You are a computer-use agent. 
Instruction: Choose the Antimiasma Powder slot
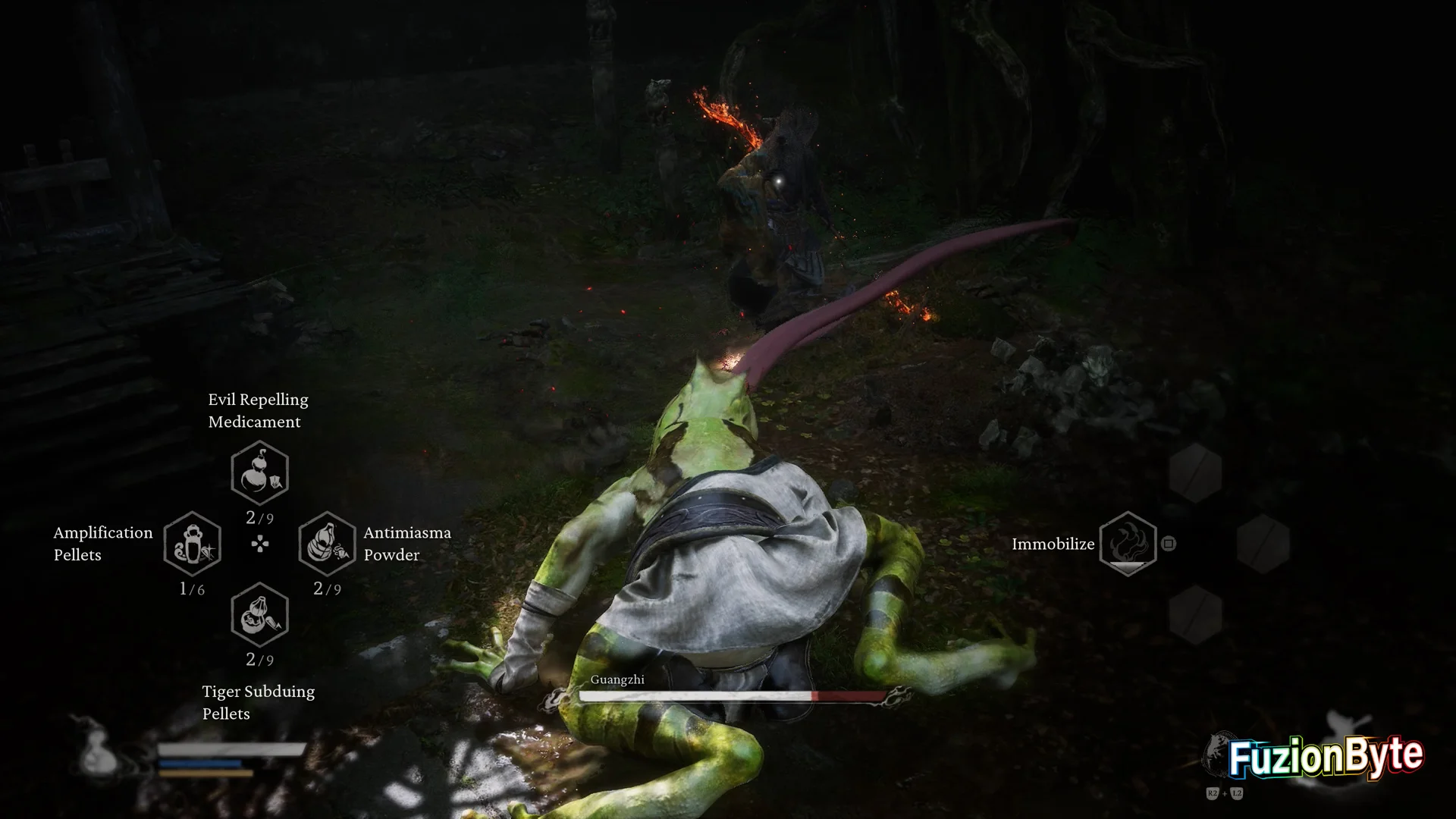[327, 544]
